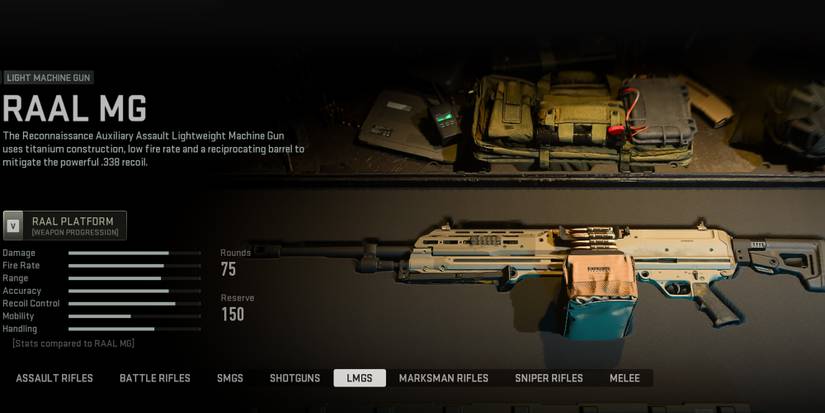Open the Battle Rifles category
The image size is (825, 413).
pyautogui.click(x=155, y=378)
